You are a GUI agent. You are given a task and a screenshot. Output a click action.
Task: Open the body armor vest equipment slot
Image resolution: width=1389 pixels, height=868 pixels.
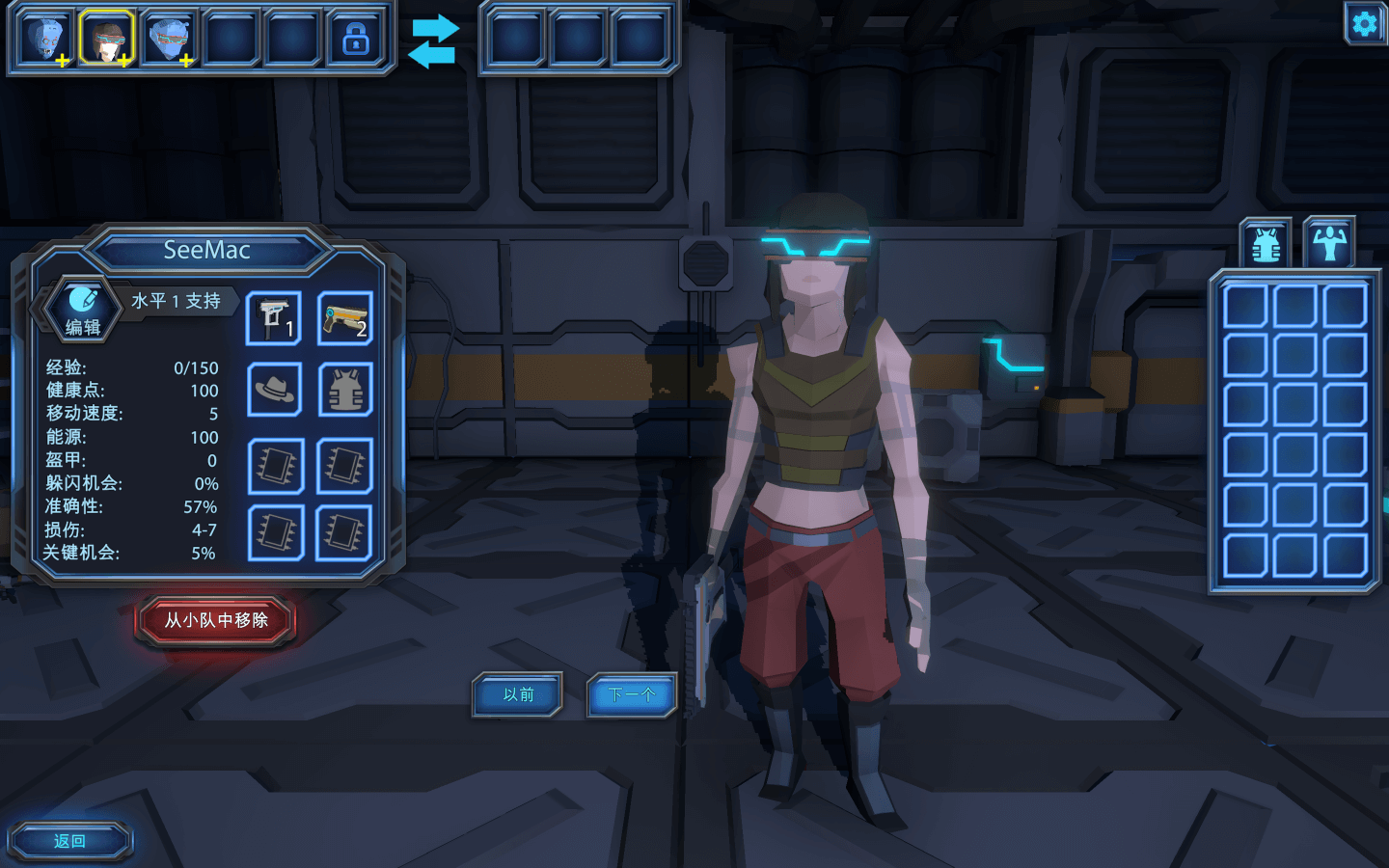[345, 390]
